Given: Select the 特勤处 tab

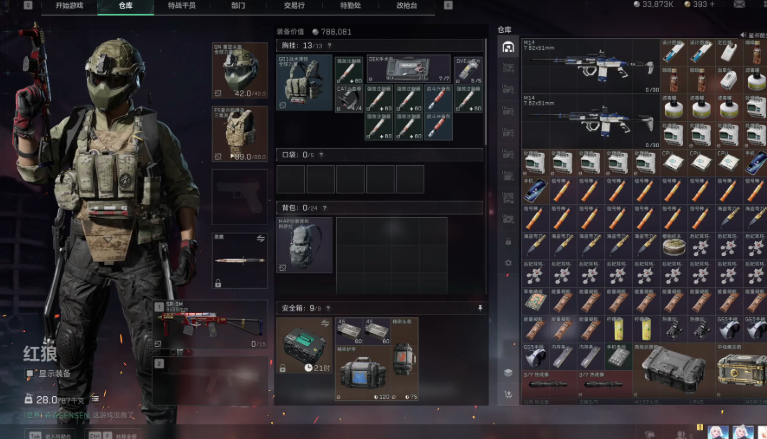Looking at the screenshot, I should [x=350, y=6].
